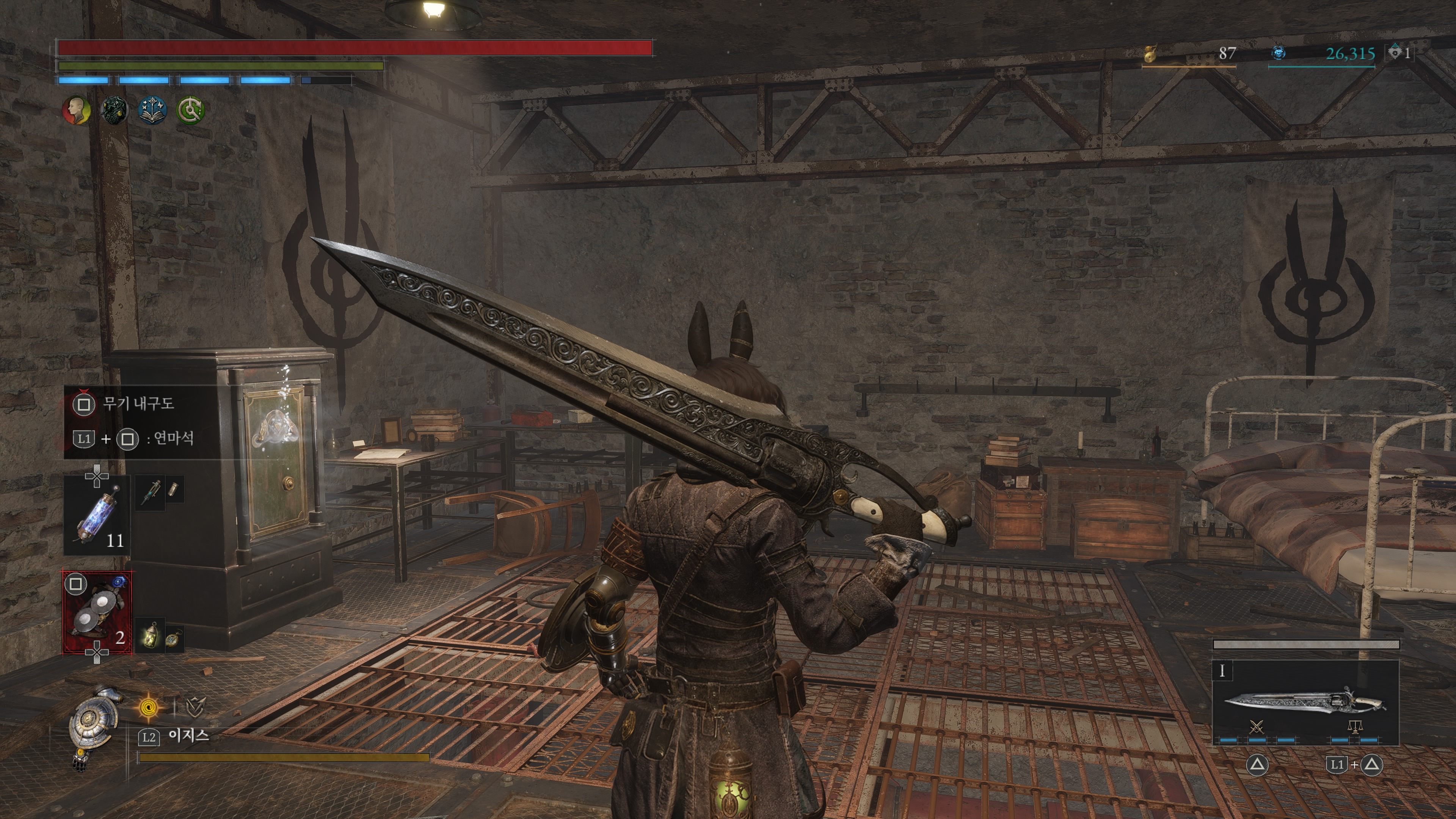Check the green gear arrow buff icon
The width and height of the screenshot is (1456, 819).
190,110
